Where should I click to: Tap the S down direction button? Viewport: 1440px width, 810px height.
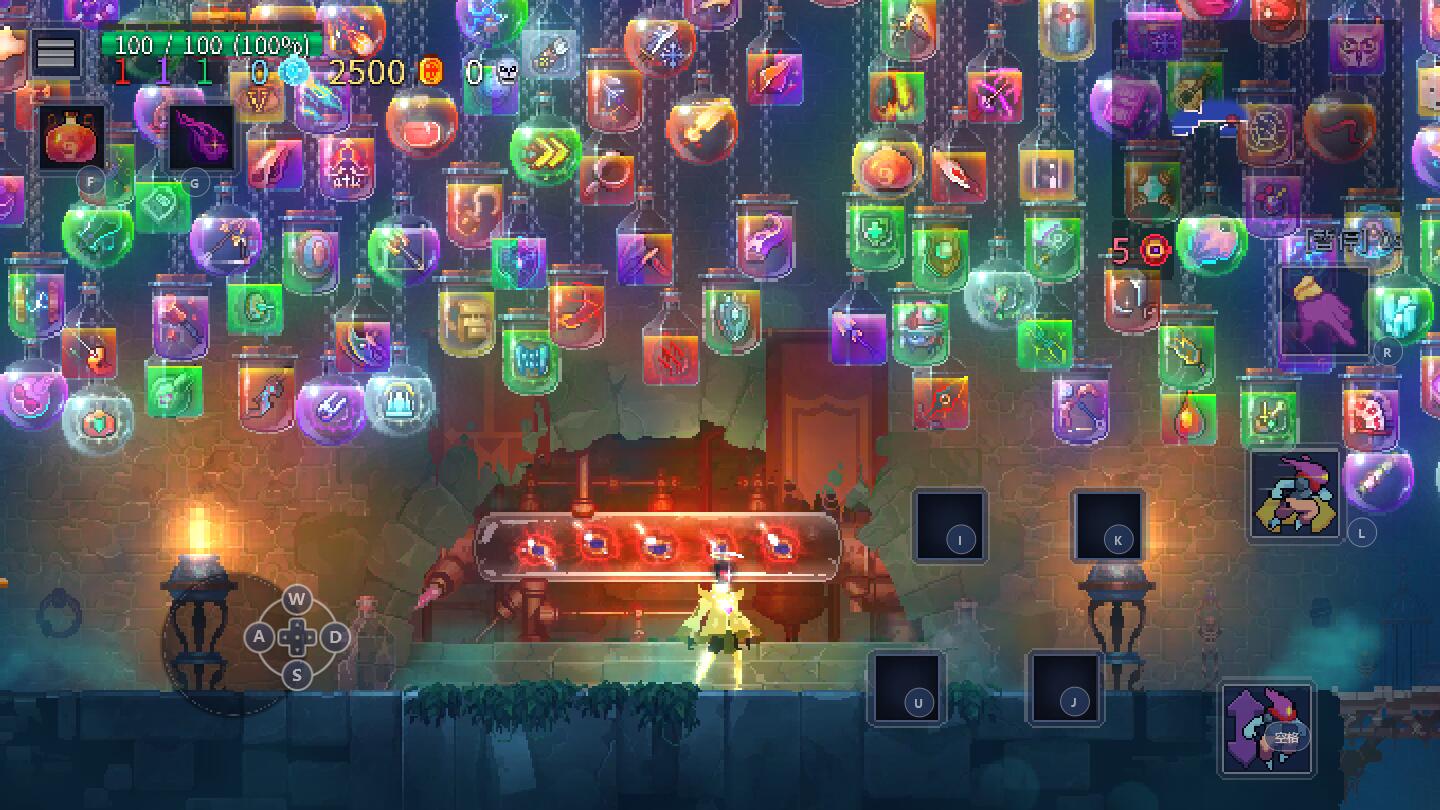296,675
